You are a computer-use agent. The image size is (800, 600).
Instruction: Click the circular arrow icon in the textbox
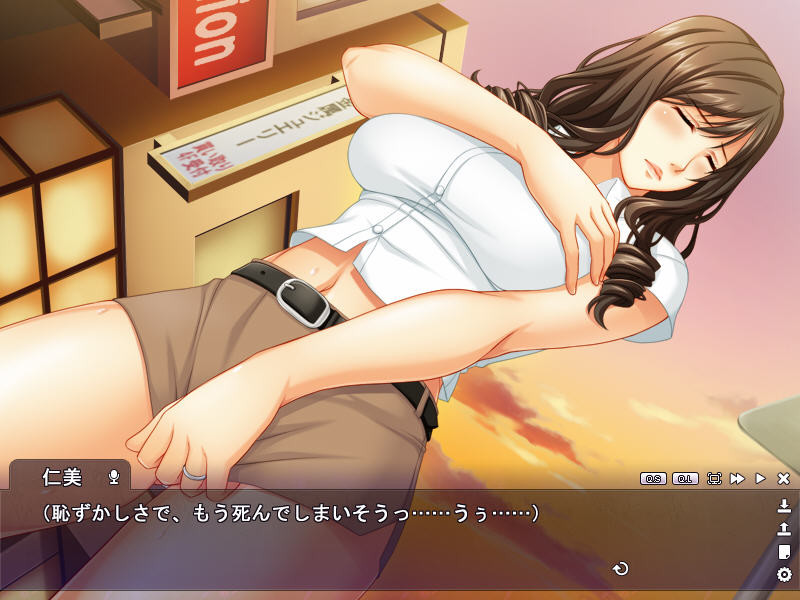620,569
